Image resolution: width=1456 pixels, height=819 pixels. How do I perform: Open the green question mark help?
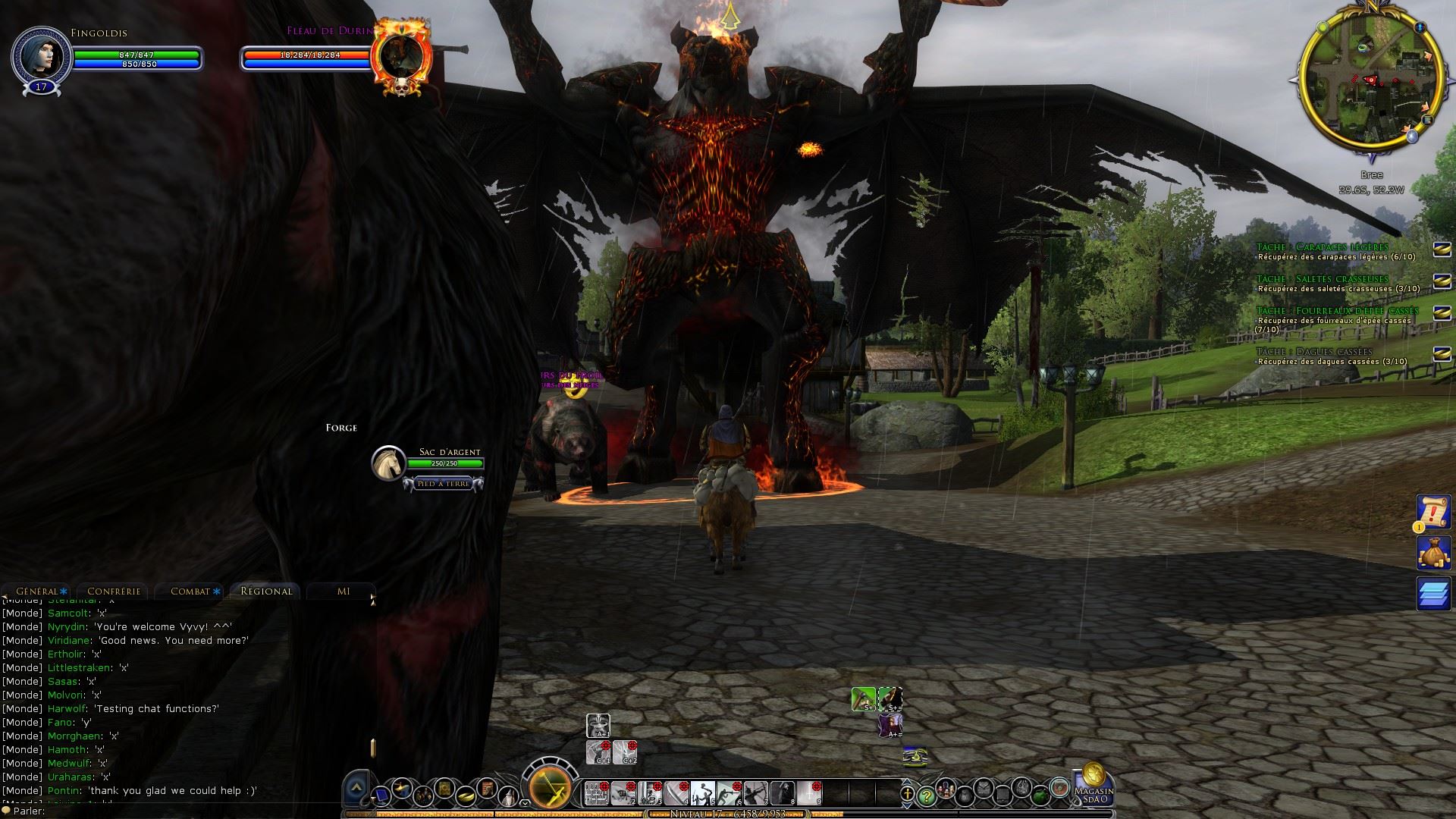pos(926,795)
